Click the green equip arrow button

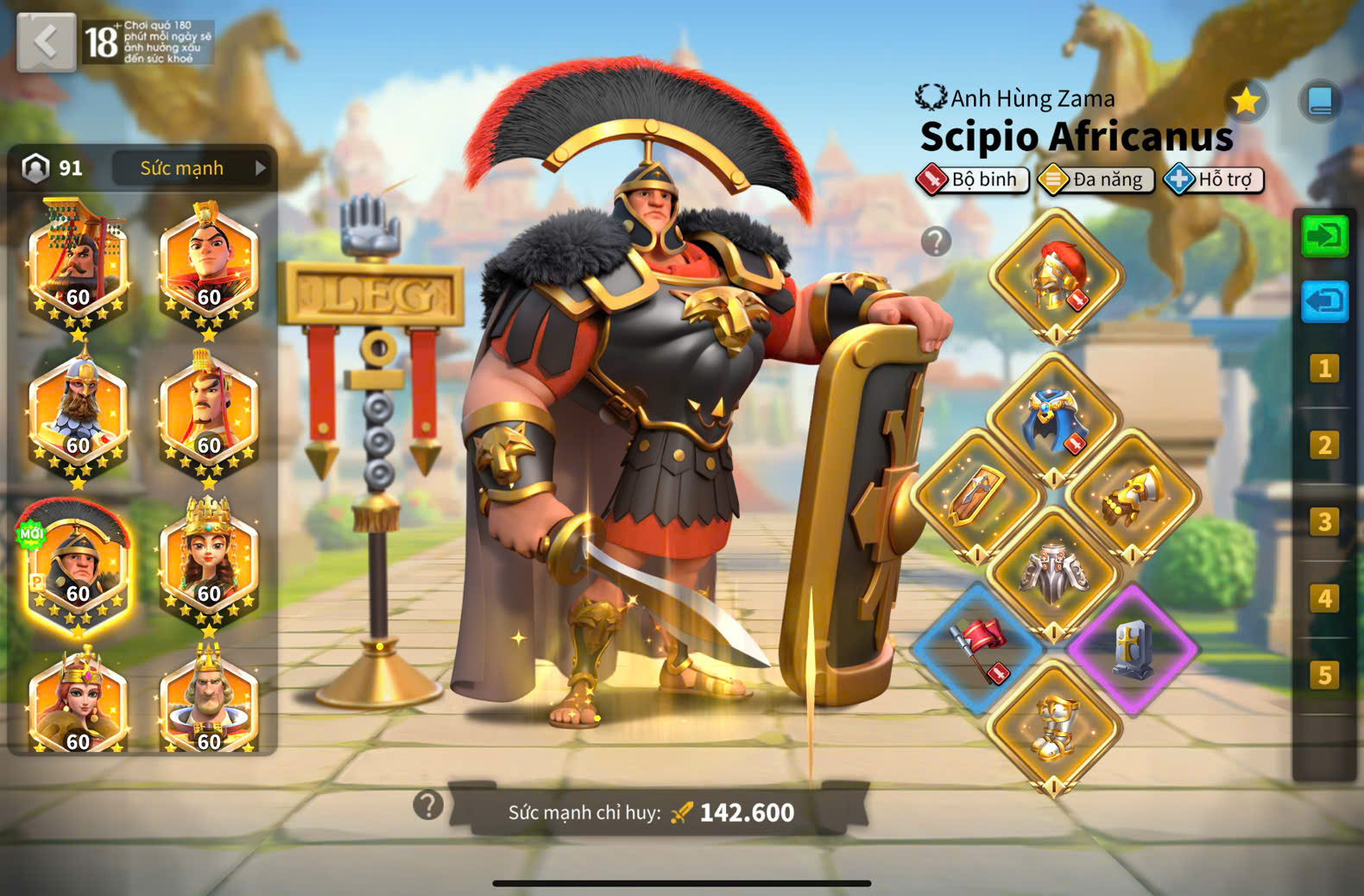point(1324,236)
